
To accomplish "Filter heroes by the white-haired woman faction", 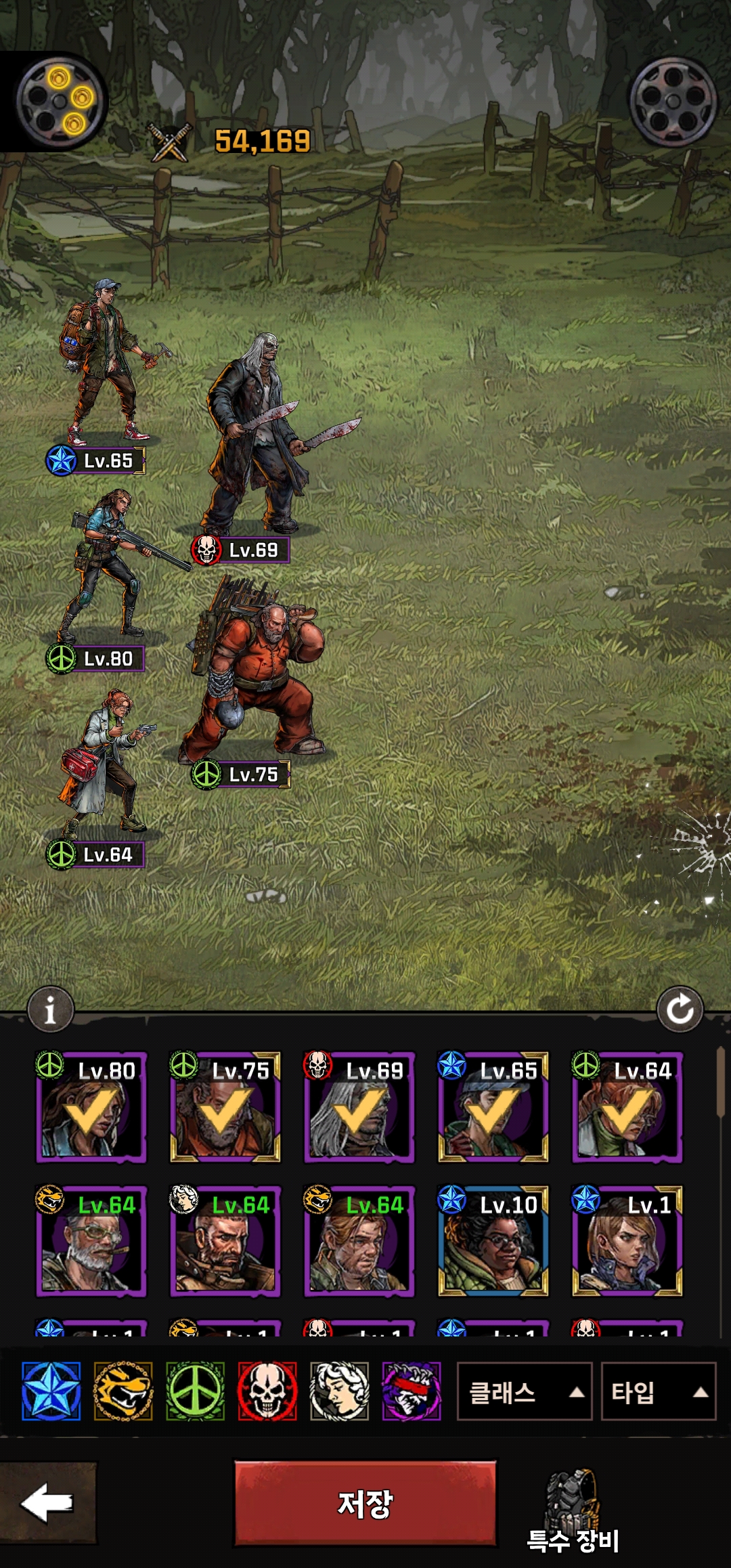I will coord(339,1391).
